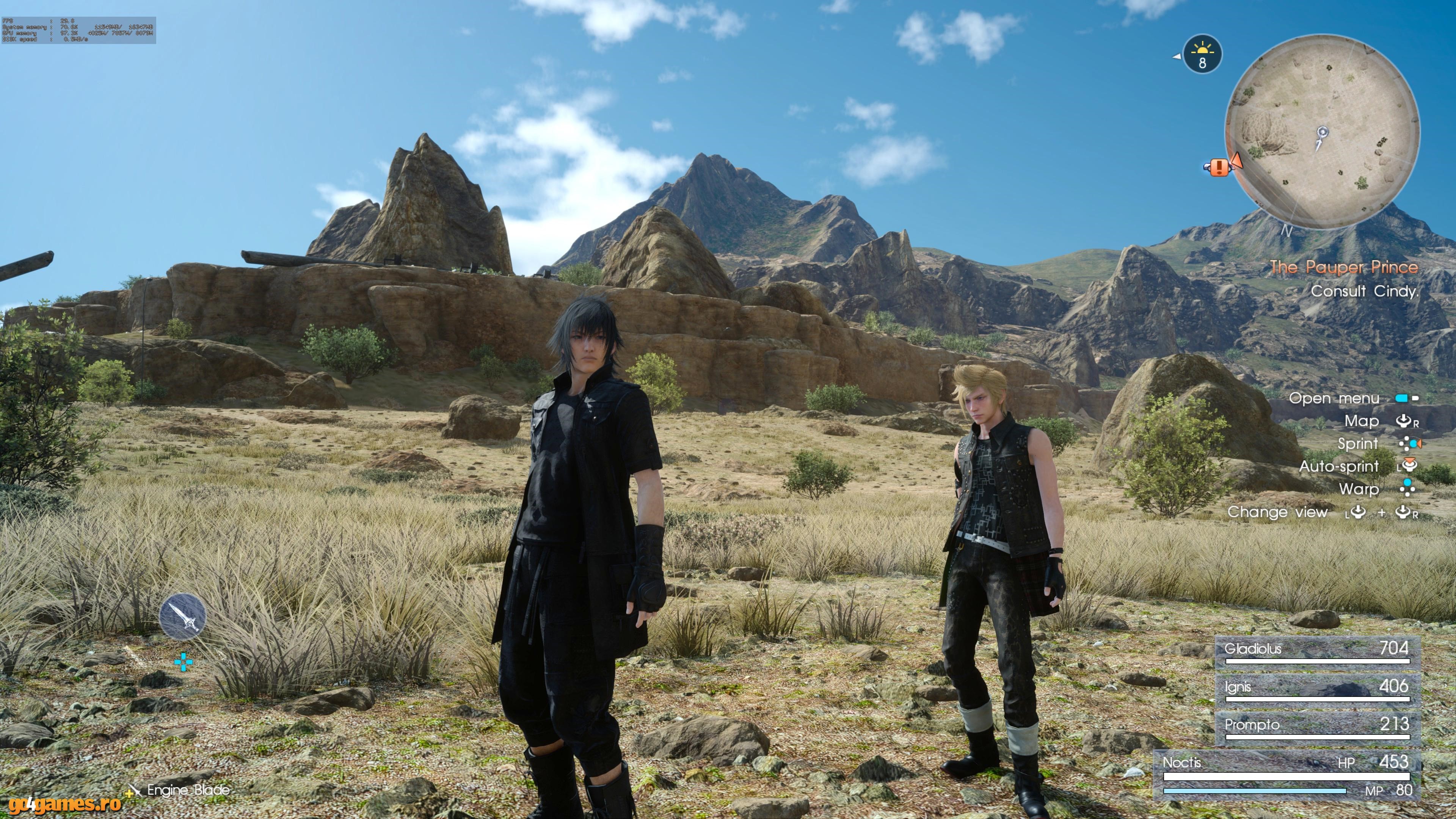
Task: Select the quest title The Pauper Prince
Action: [1353, 268]
